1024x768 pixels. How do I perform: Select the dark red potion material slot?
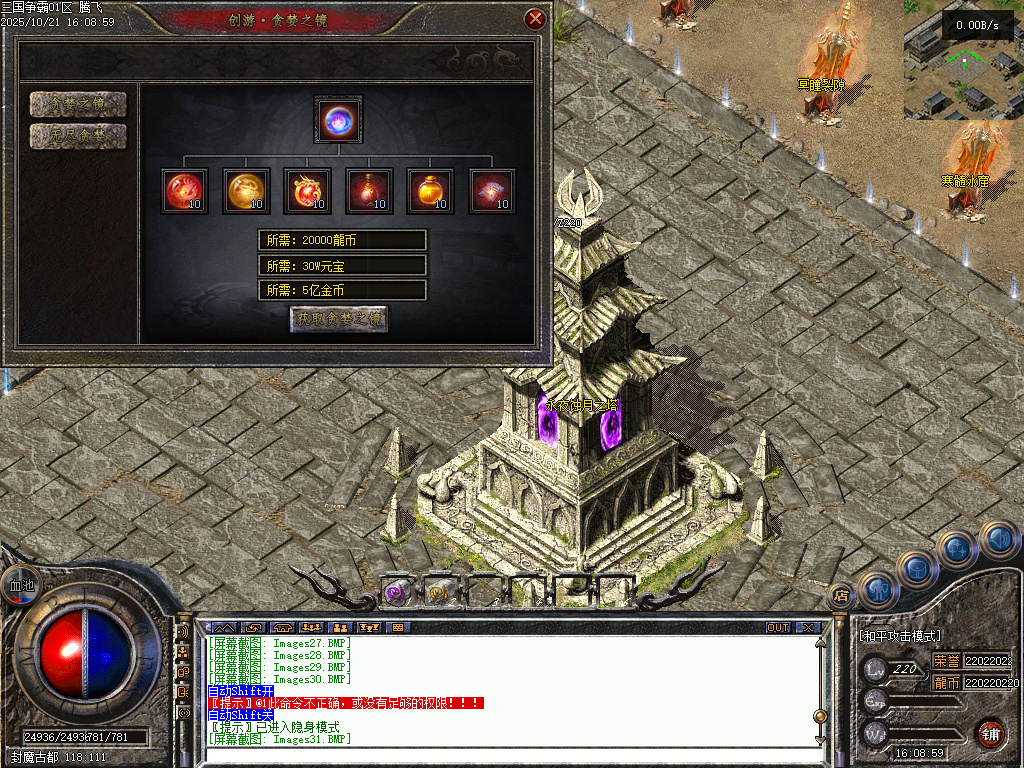(369, 191)
